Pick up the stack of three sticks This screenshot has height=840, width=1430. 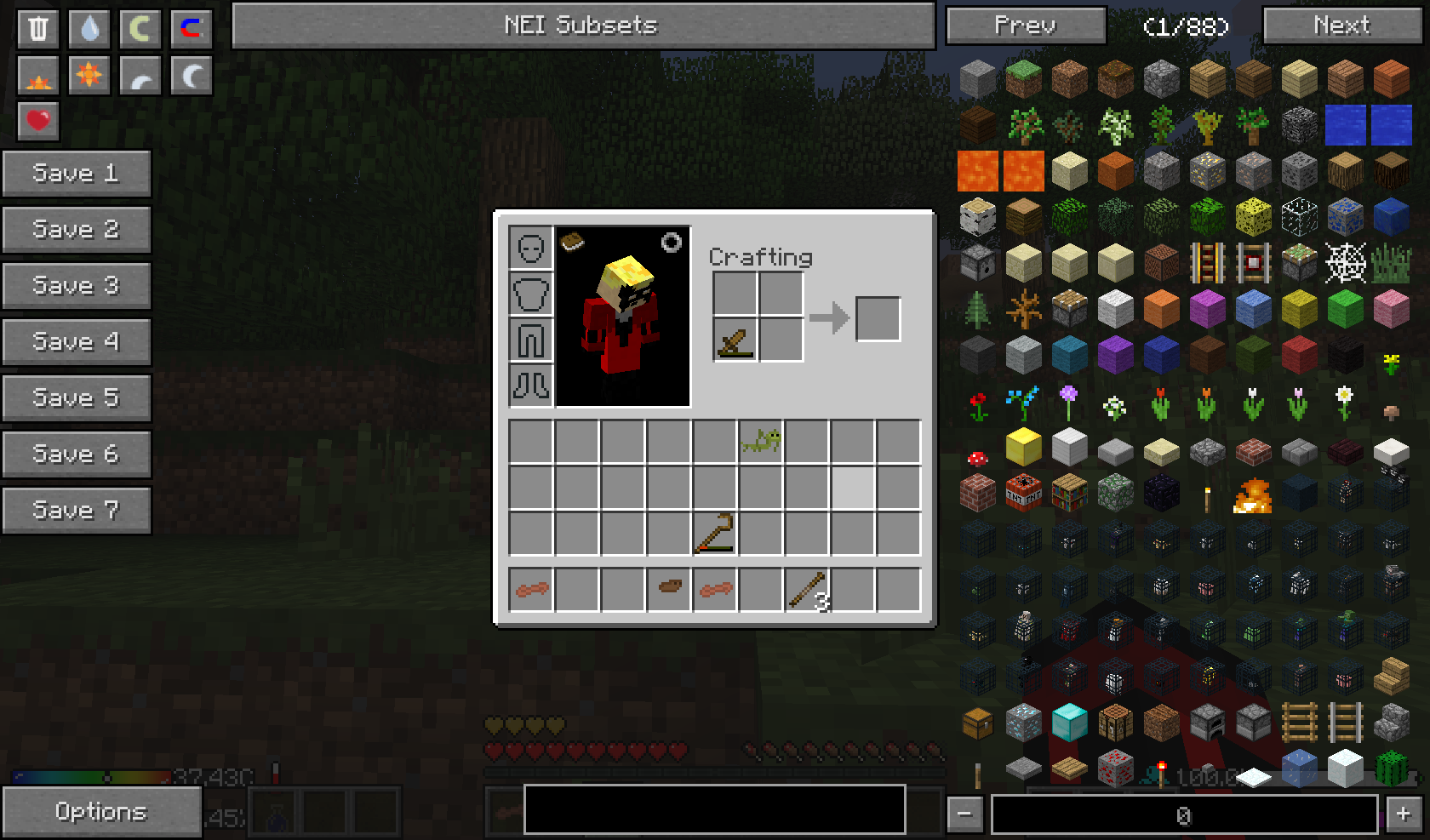coord(807,590)
